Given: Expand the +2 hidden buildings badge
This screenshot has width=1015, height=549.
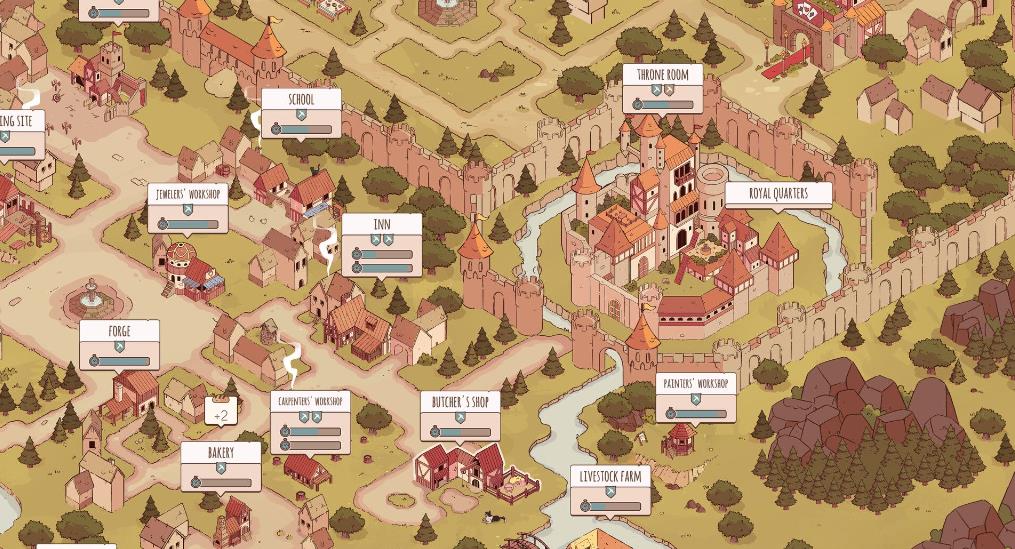Looking at the screenshot, I should pyautogui.click(x=221, y=415).
